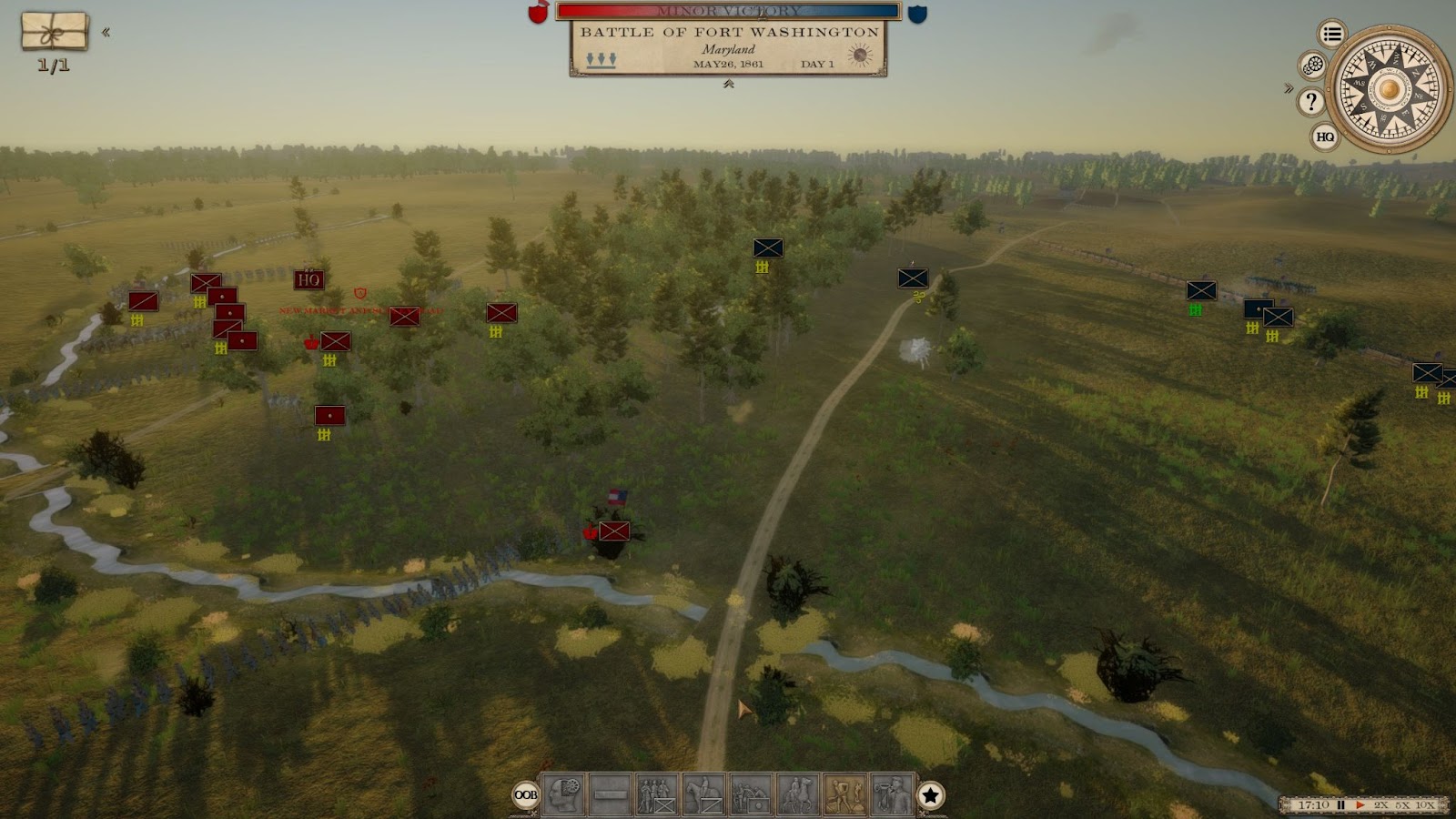Select the mounted officer toolbar button
The width and height of the screenshot is (1456, 819).
pos(798,794)
